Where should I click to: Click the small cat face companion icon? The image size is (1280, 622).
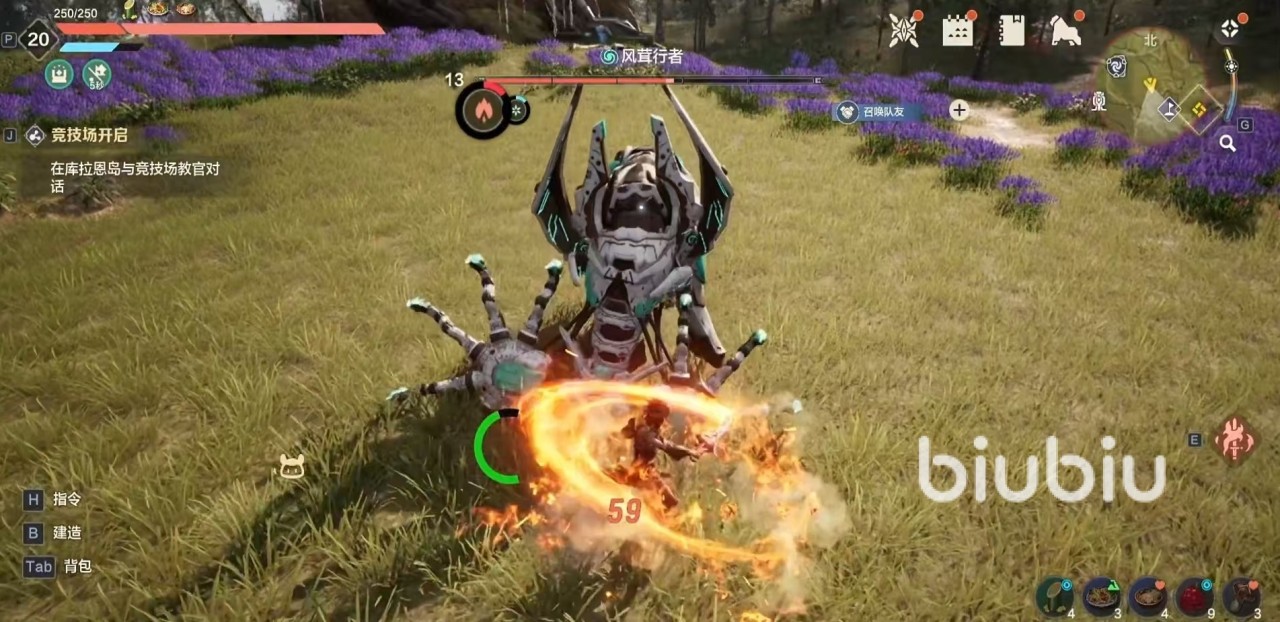[292, 466]
